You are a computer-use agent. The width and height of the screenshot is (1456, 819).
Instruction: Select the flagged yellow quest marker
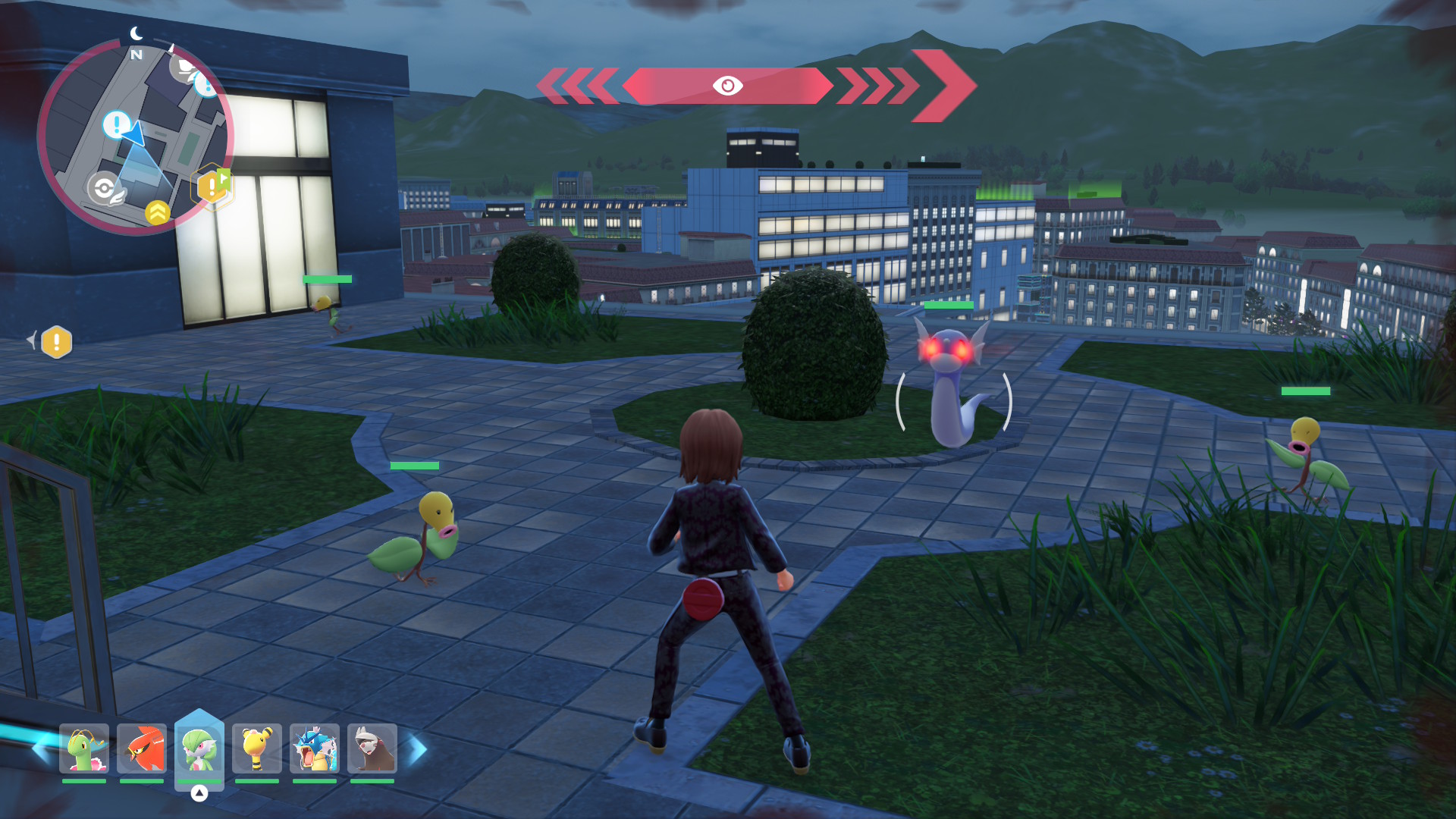point(213,185)
